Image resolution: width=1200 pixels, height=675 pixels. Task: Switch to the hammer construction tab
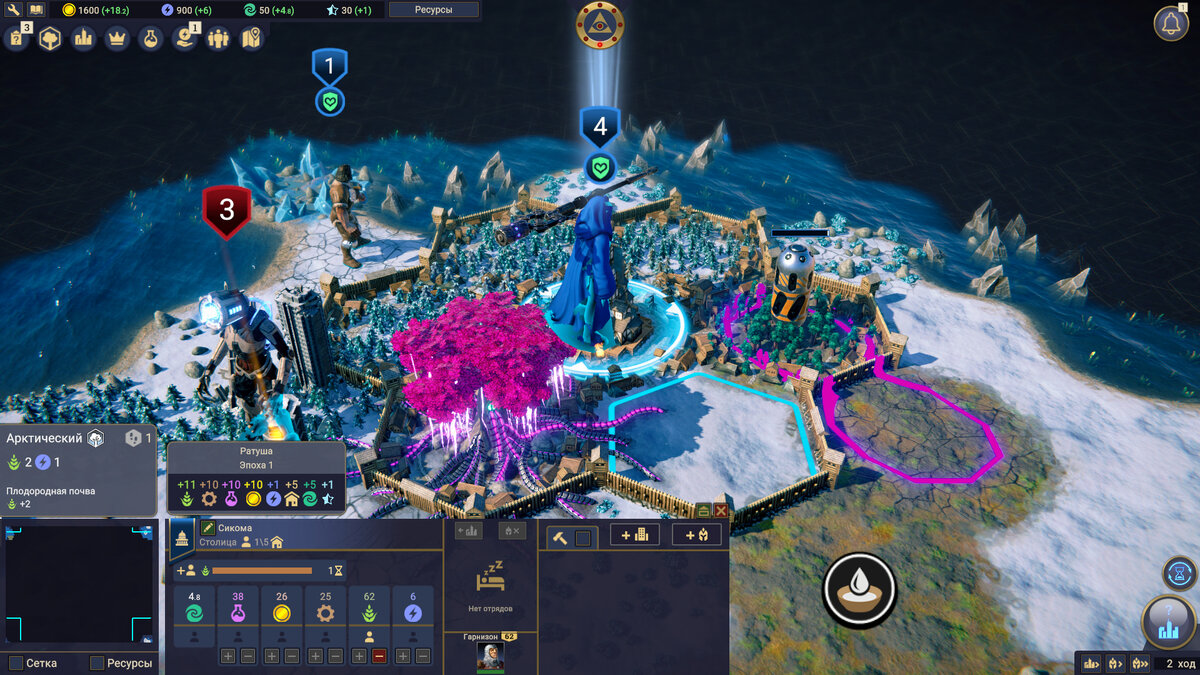pyautogui.click(x=559, y=537)
